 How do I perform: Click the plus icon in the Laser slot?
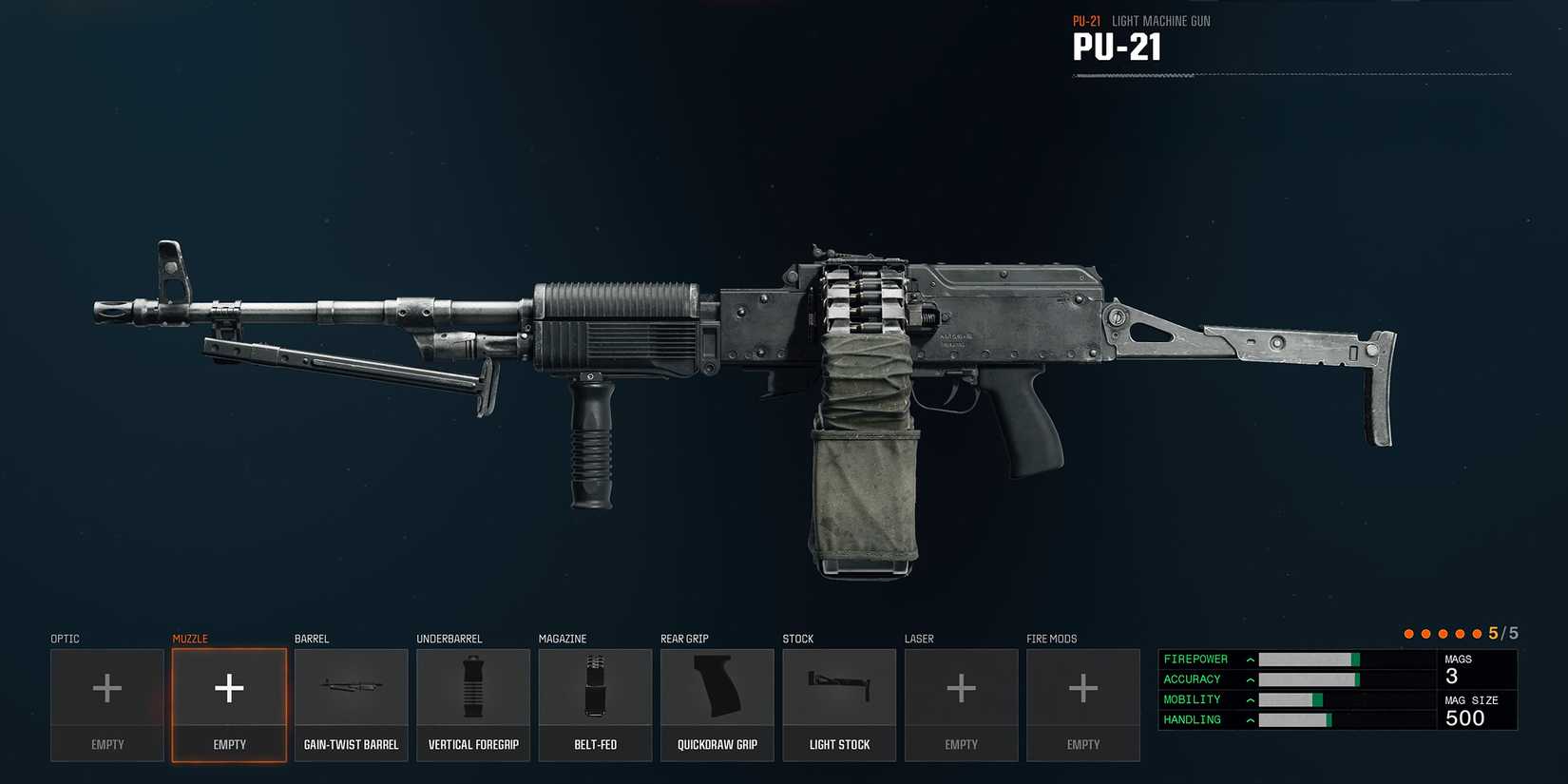click(961, 686)
